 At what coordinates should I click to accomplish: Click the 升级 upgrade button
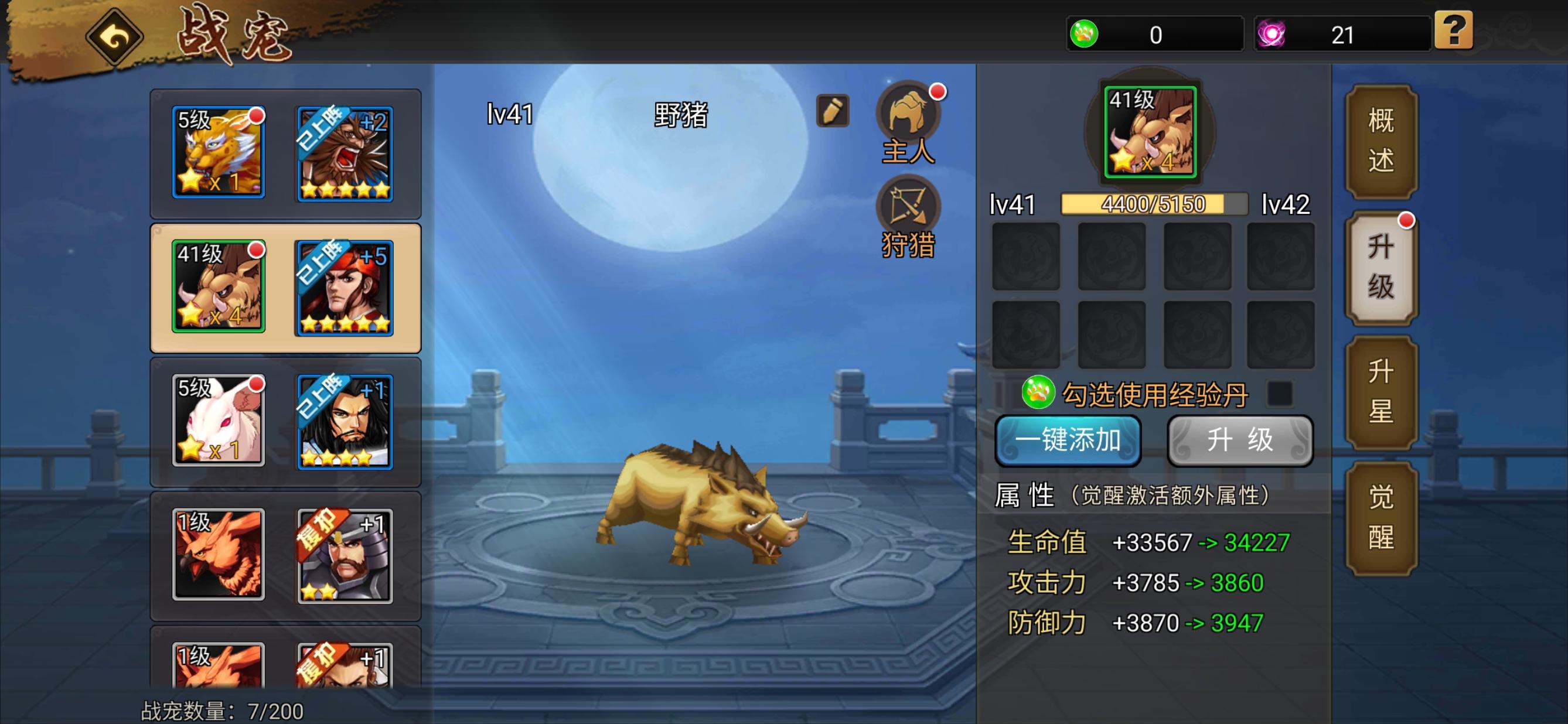pos(1240,442)
